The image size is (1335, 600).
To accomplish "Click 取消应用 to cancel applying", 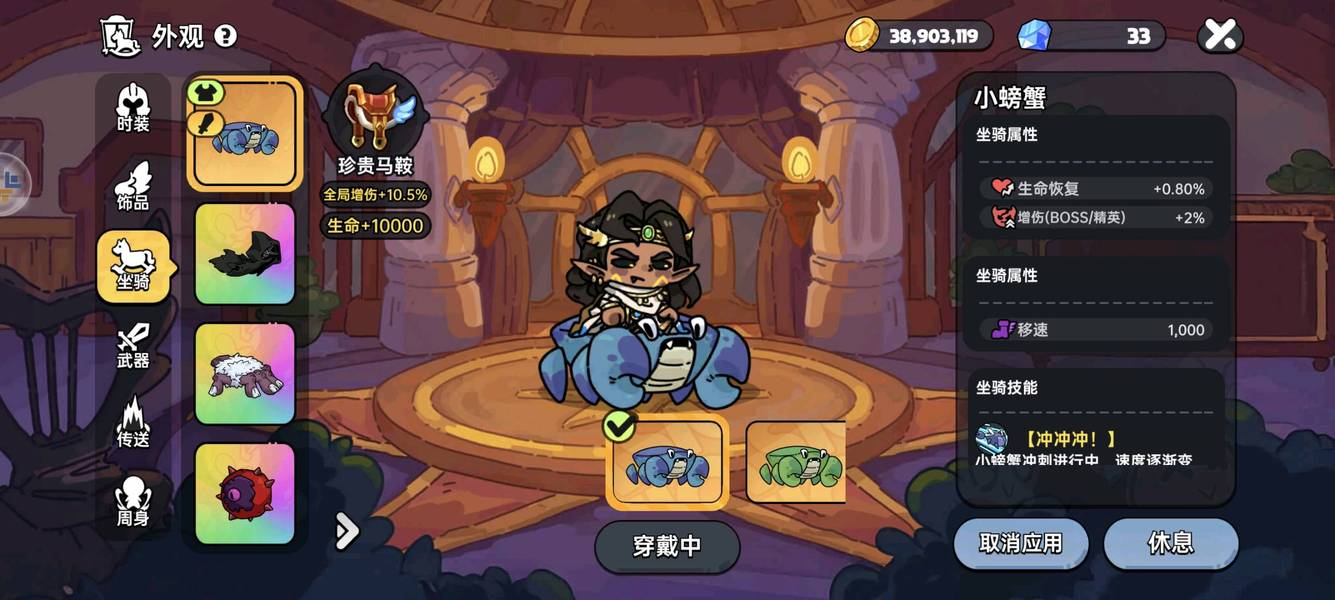I will pyautogui.click(x=1020, y=543).
